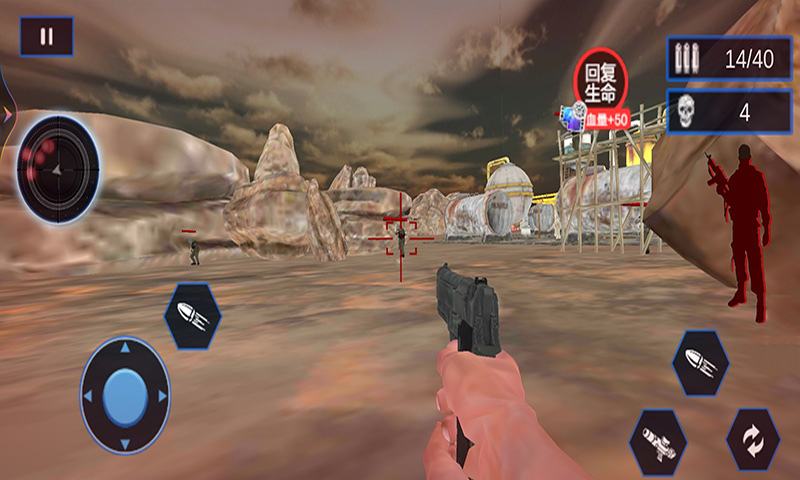This screenshot has width=800, height=480.
Task: Tap the bullet fire button beside the joystick
Action: (193, 316)
